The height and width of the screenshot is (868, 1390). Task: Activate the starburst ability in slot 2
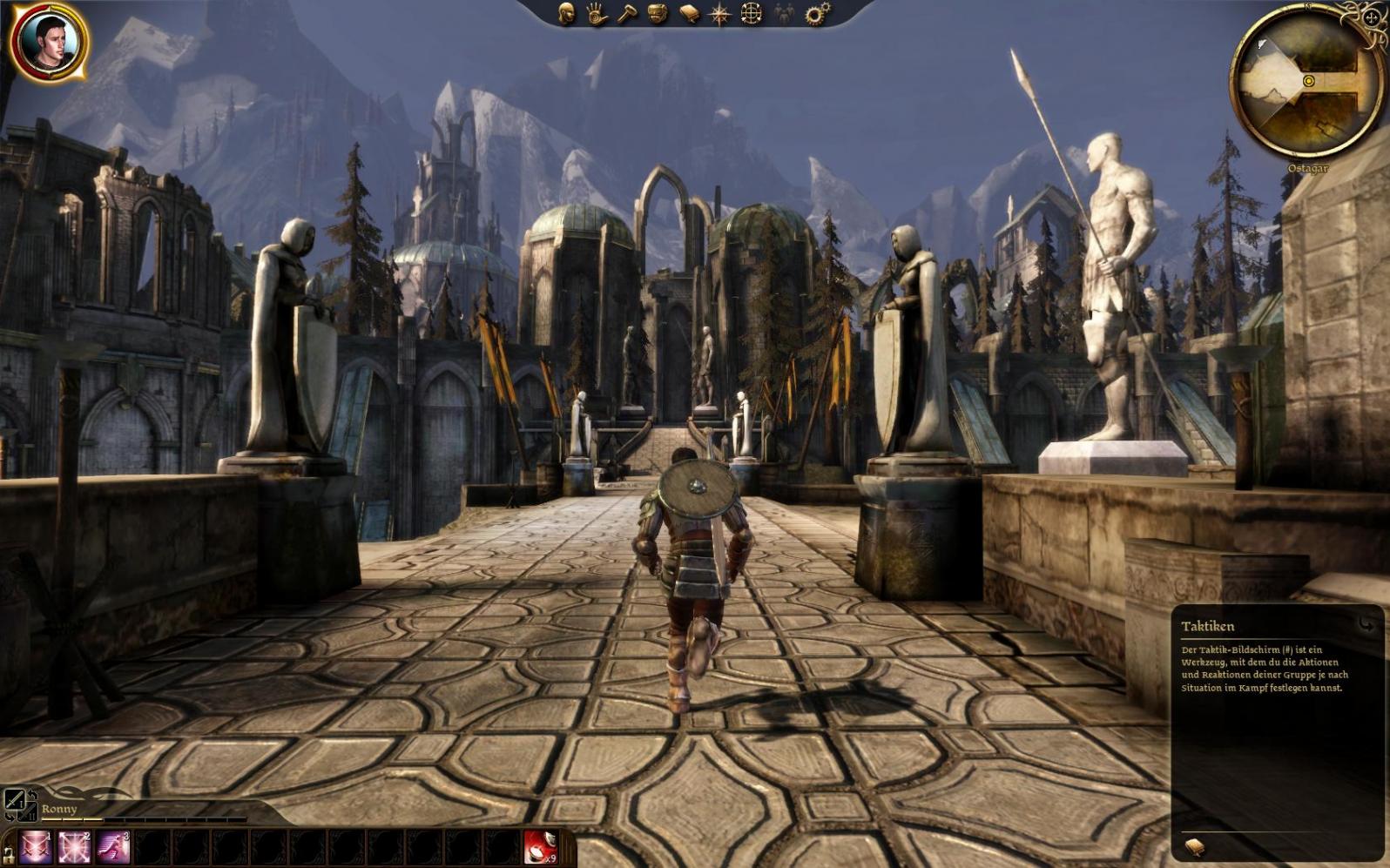tap(74, 847)
